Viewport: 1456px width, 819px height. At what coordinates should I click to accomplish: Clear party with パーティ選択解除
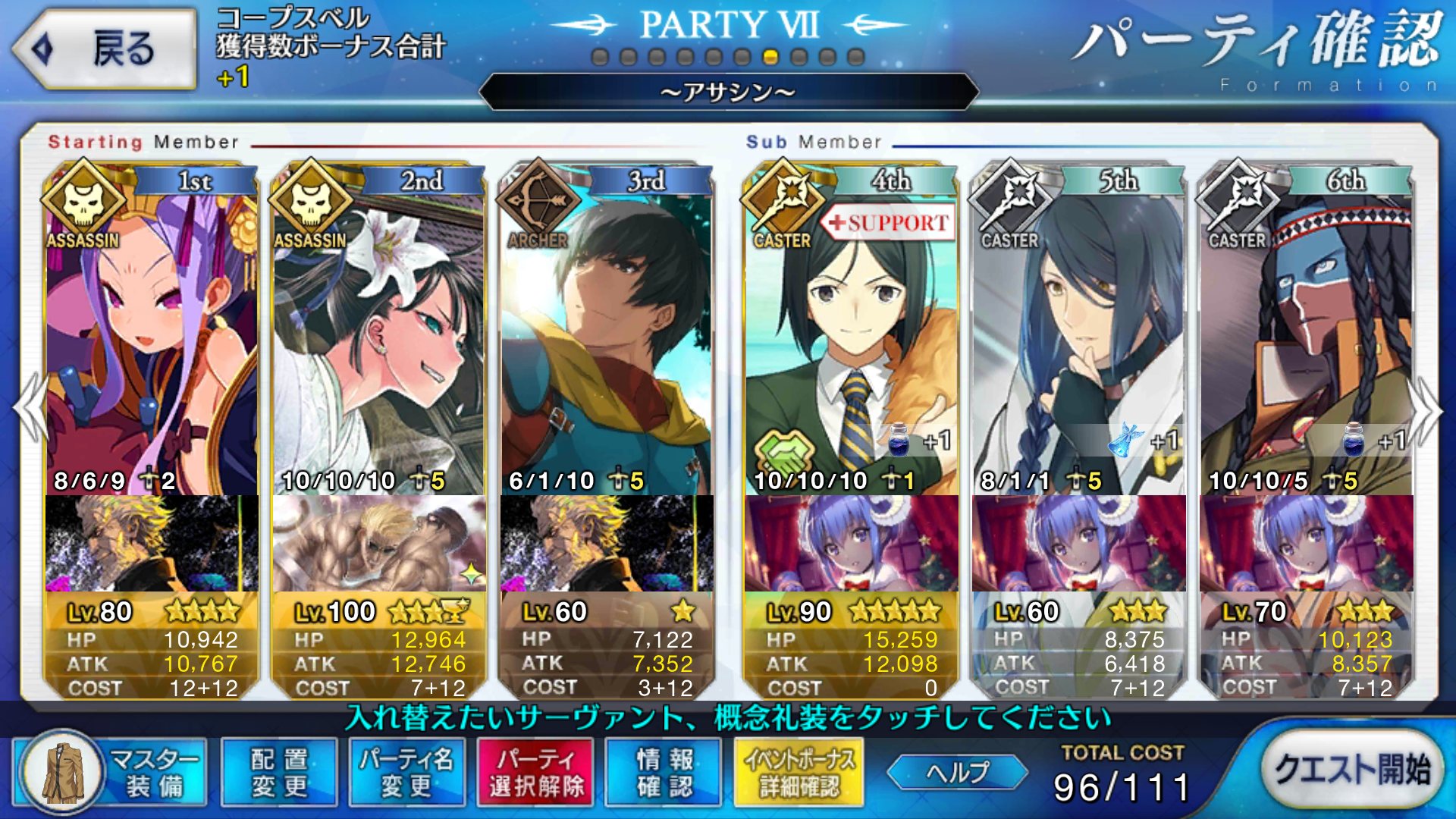(536, 772)
